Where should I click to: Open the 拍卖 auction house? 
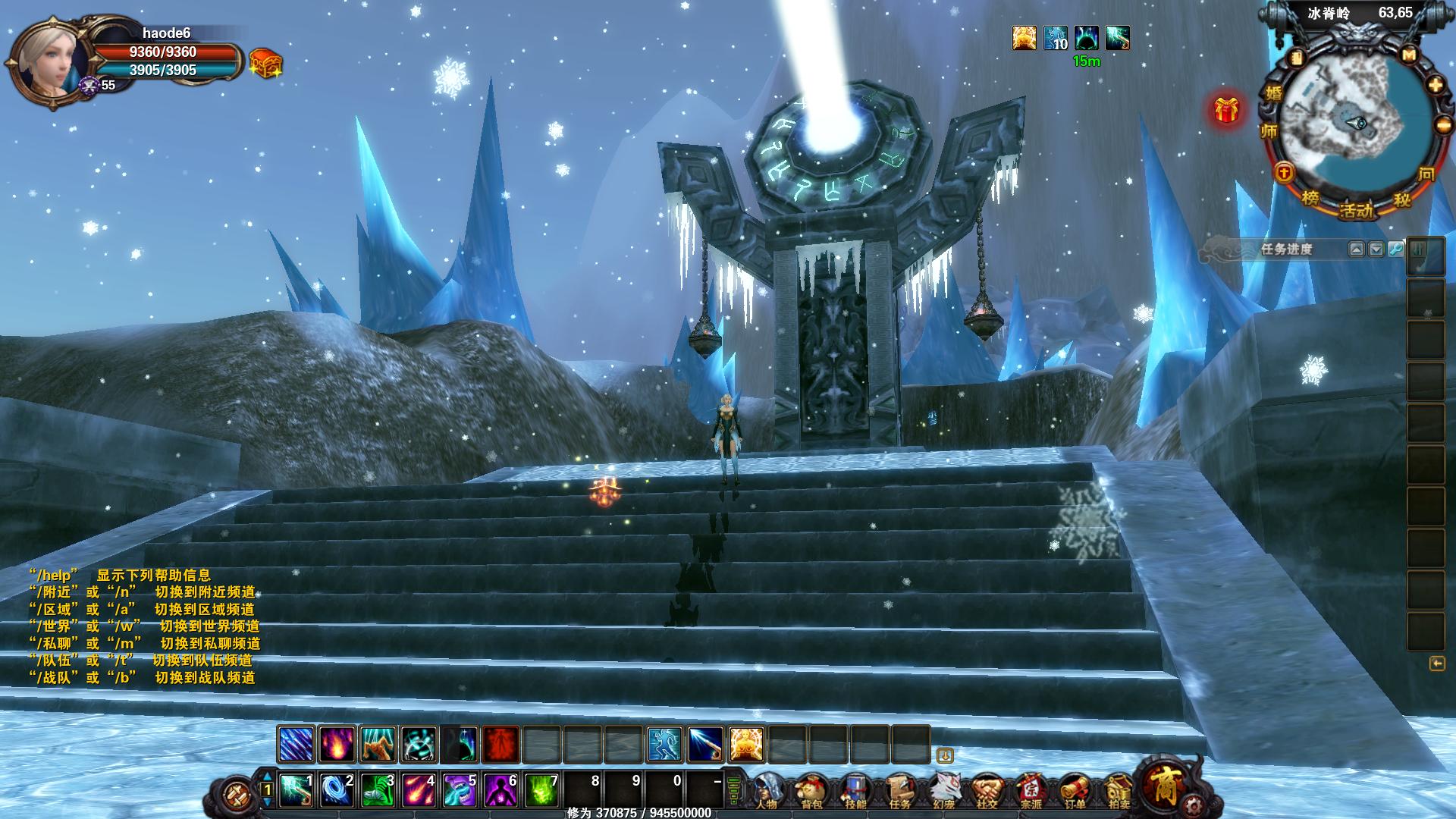[x=1118, y=792]
